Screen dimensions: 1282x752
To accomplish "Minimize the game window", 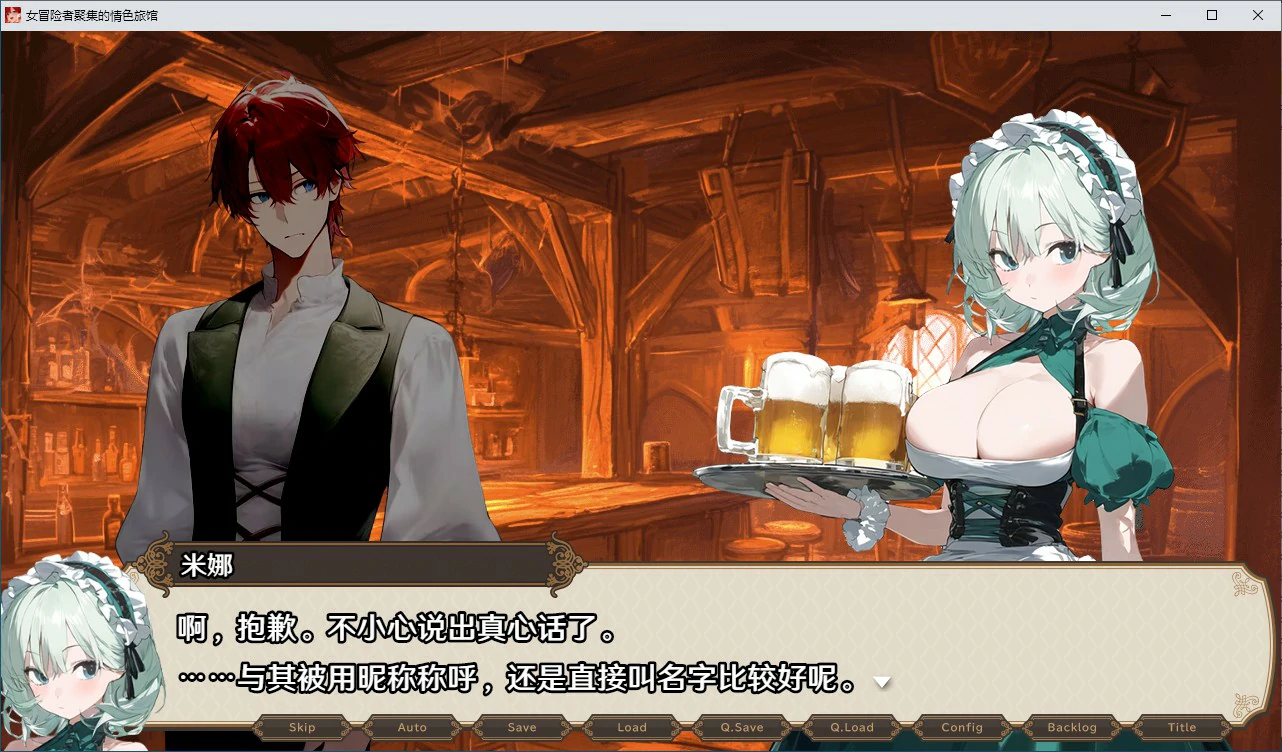I will tap(1164, 15).
